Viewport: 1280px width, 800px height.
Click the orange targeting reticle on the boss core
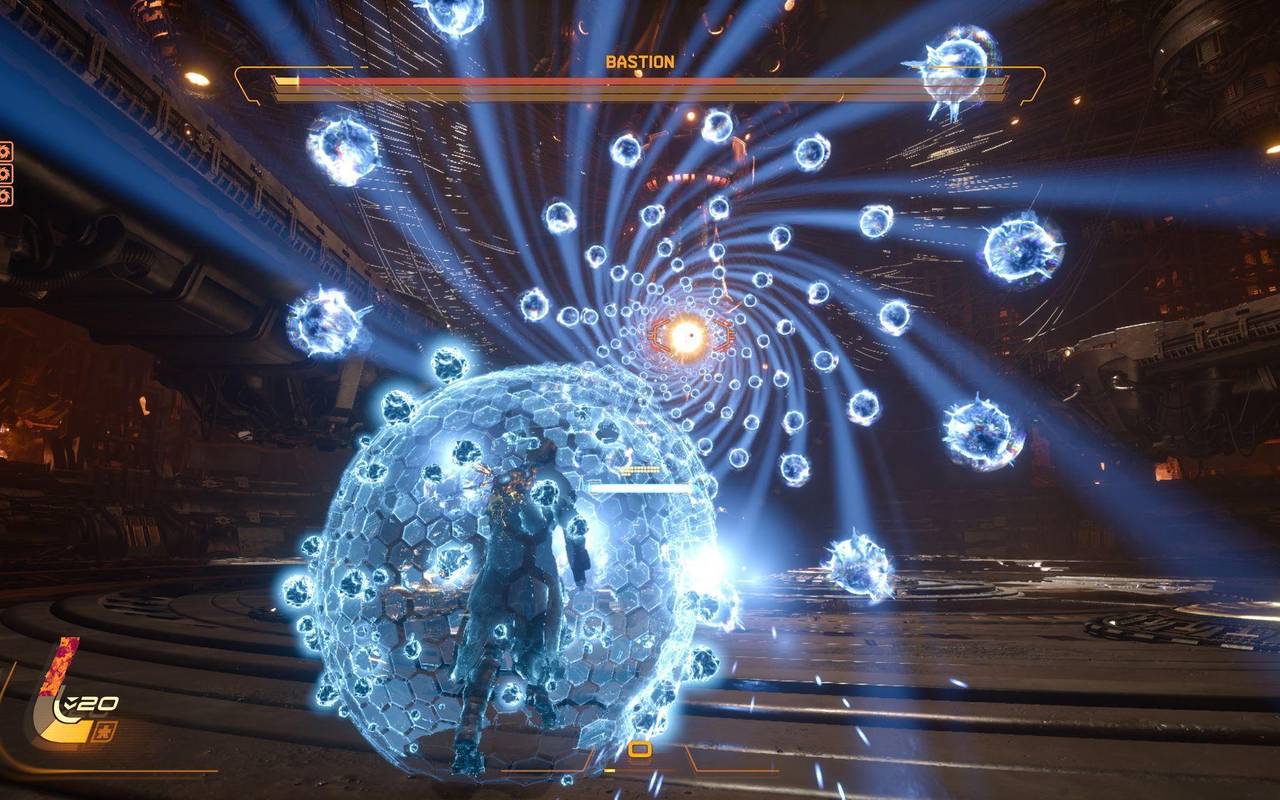(694, 334)
